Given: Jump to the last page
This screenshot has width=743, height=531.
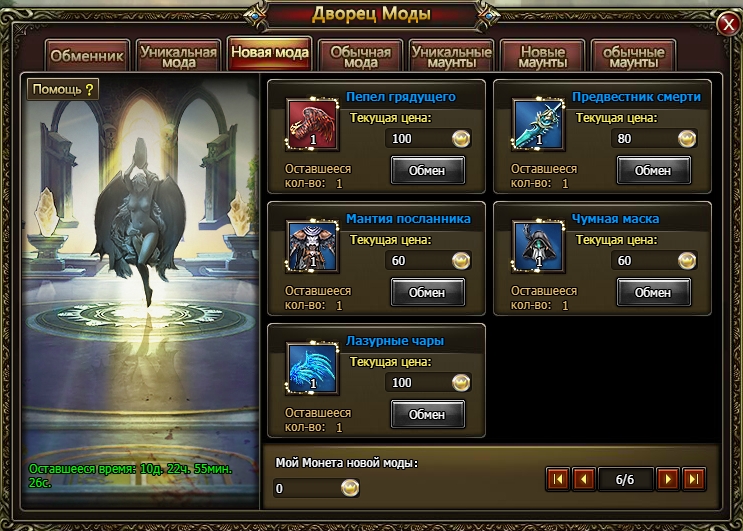Looking at the screenshot, I should 694,479.
